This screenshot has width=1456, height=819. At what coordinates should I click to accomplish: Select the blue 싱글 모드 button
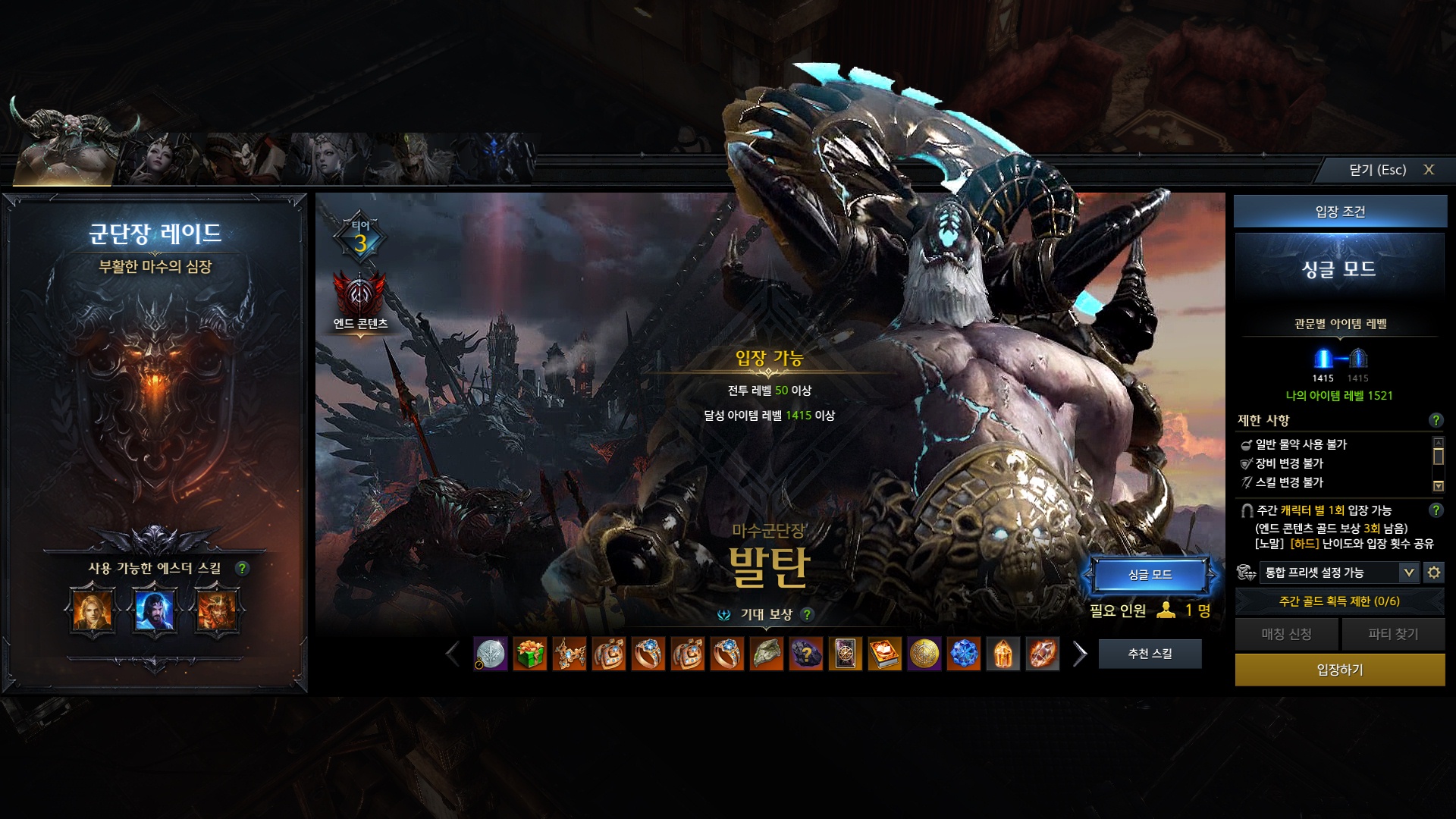(x=1150, y=575)
